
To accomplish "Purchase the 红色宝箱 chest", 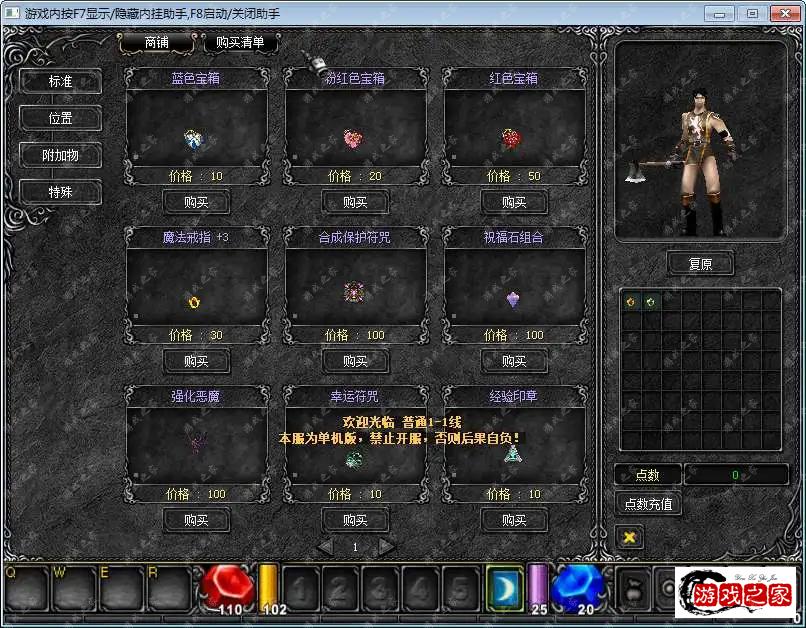I will tap(514, 202).
